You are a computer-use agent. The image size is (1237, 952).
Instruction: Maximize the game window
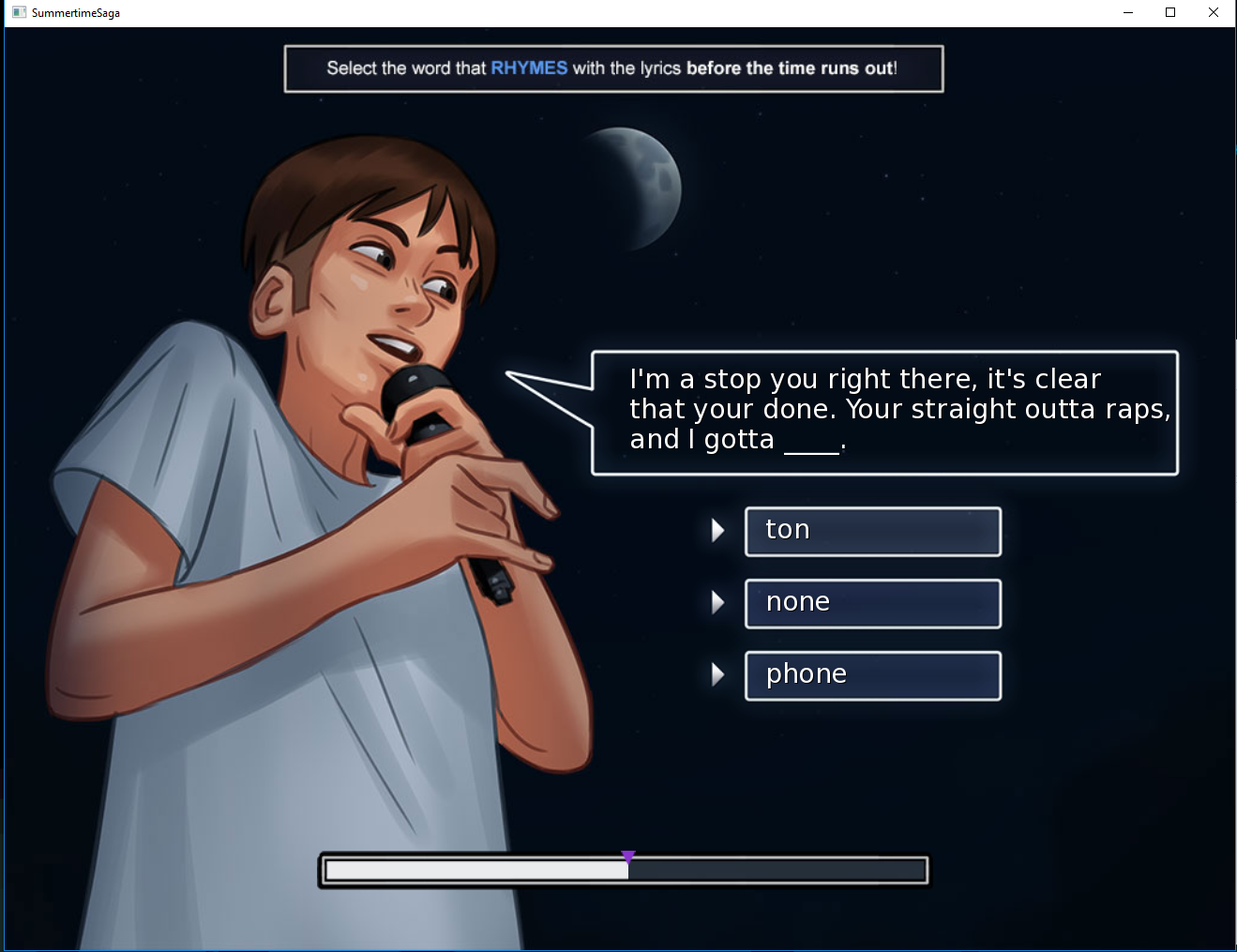[x=1170, y=12]
